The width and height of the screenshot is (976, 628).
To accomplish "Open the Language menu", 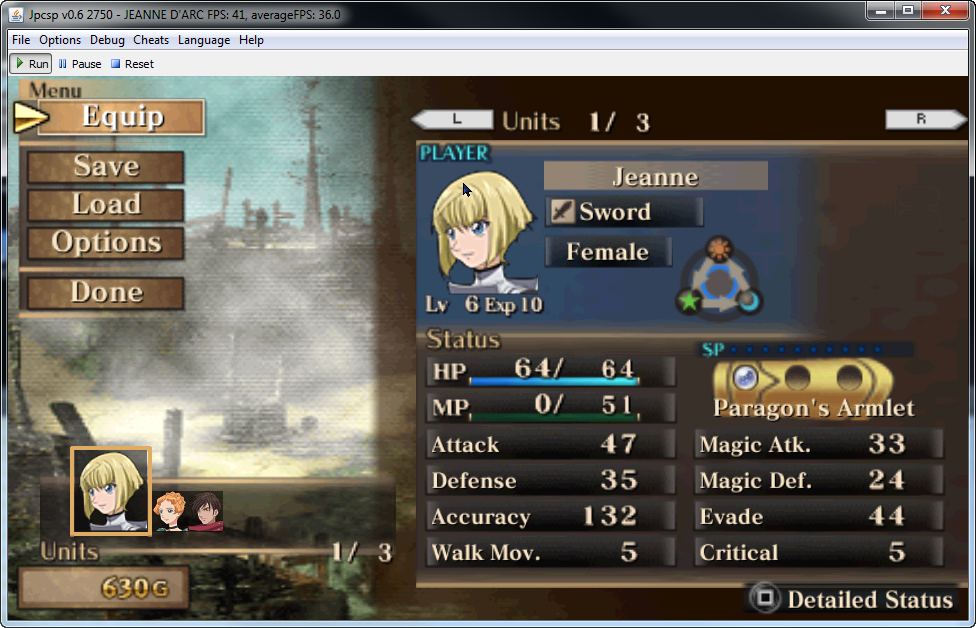I will (x=204, y=40).
